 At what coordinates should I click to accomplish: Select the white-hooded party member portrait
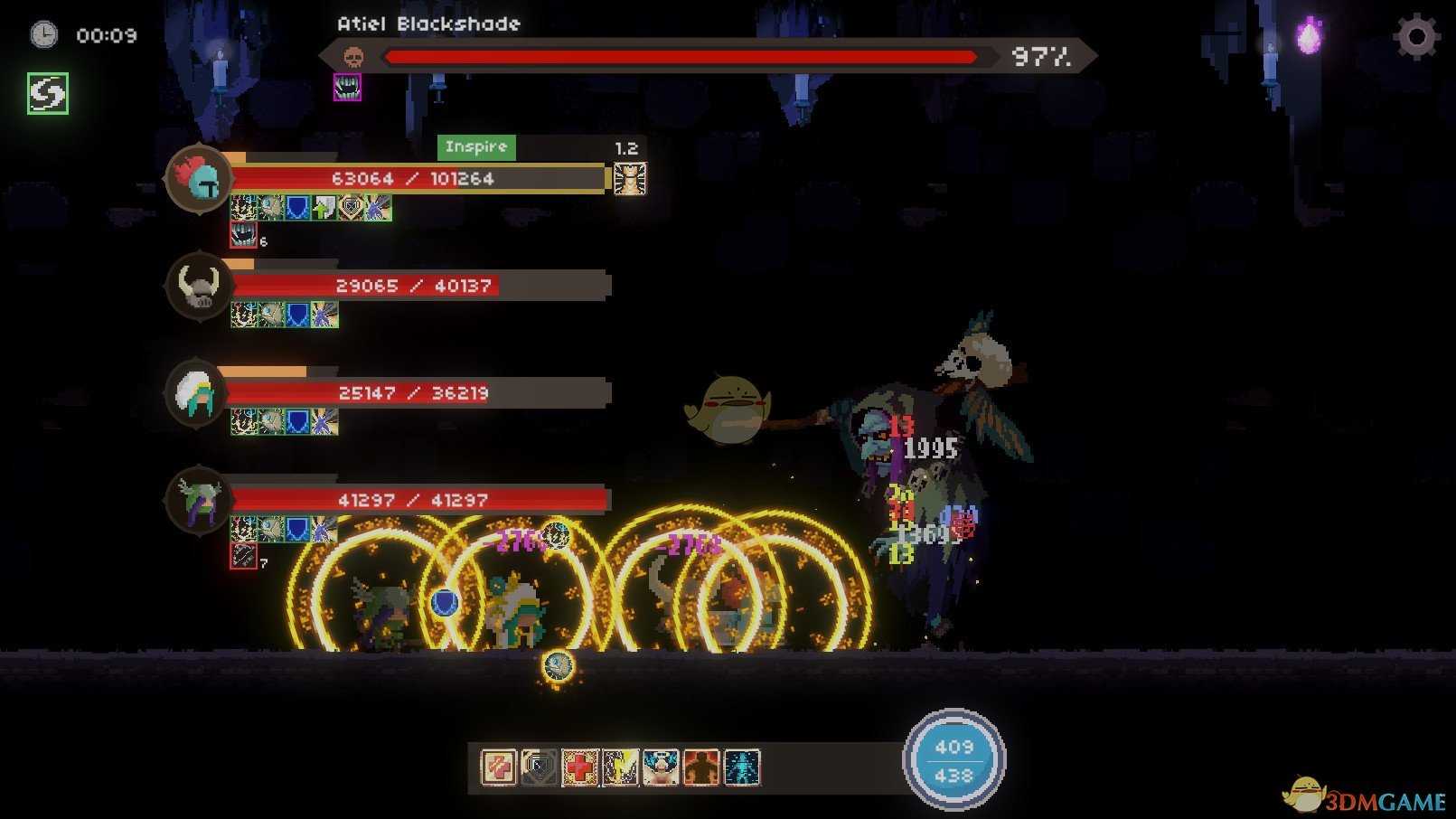tap(197, 393)
